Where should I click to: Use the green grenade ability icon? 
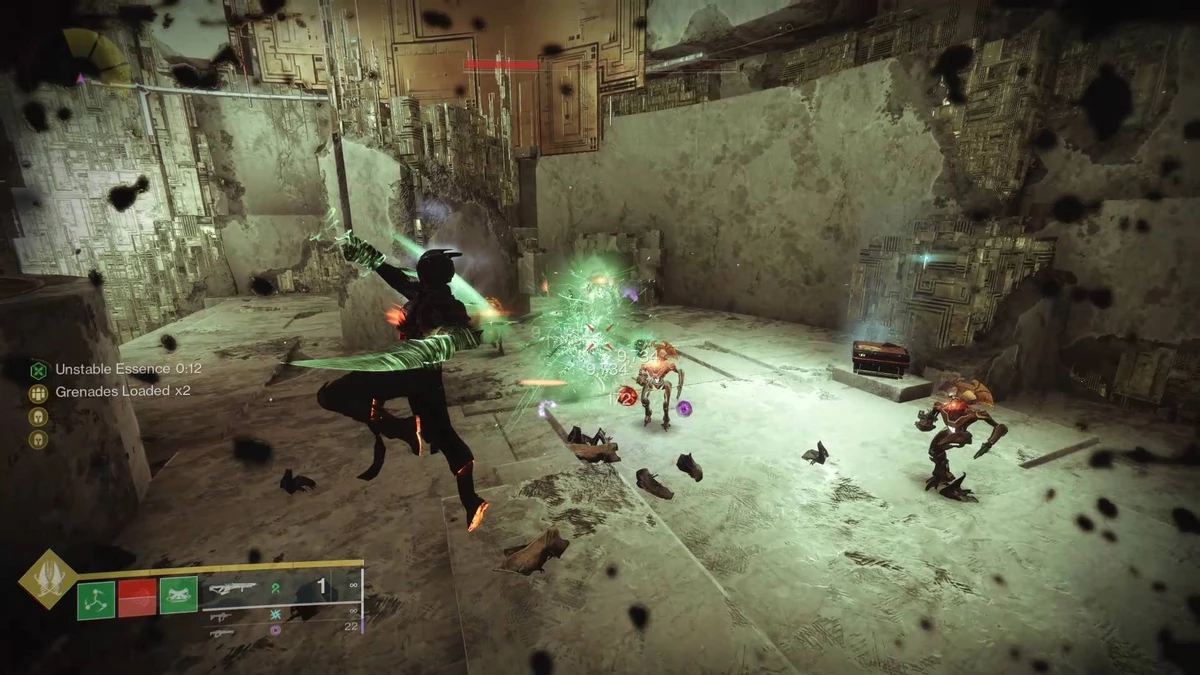click(x=97, y=598)
